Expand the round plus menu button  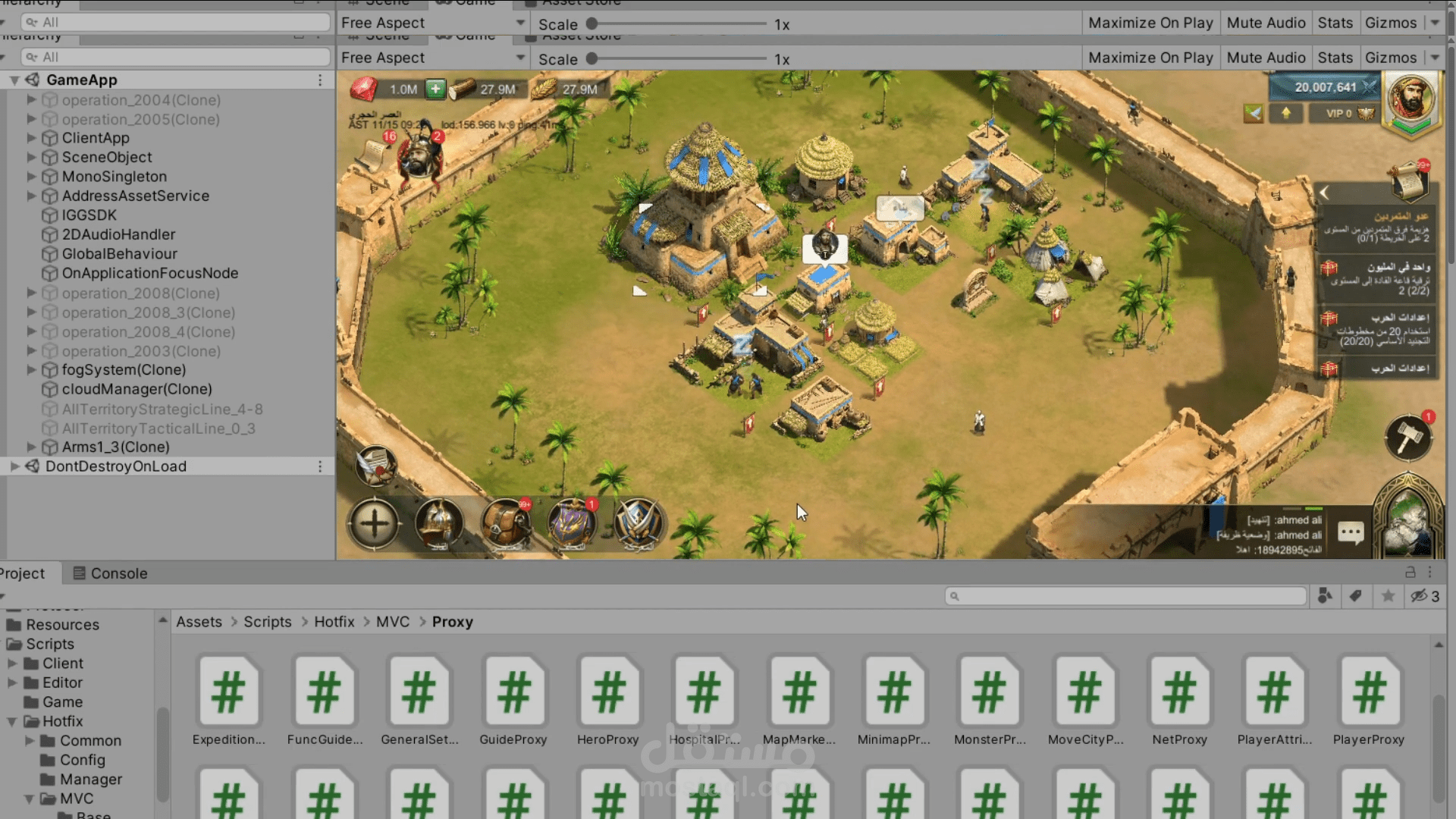(x=374, y=523)
